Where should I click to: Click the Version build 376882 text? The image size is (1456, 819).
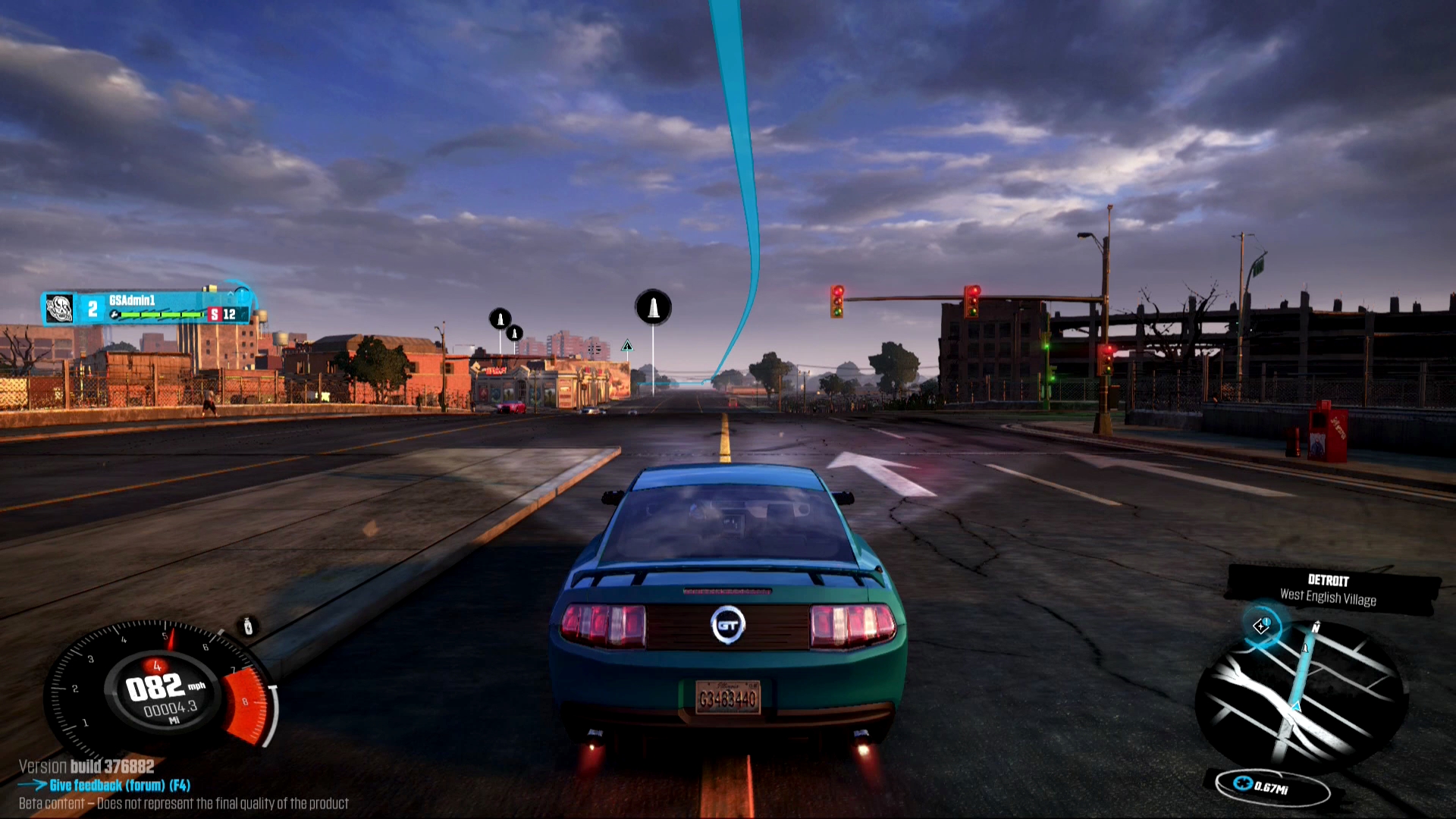click(86, 767)
